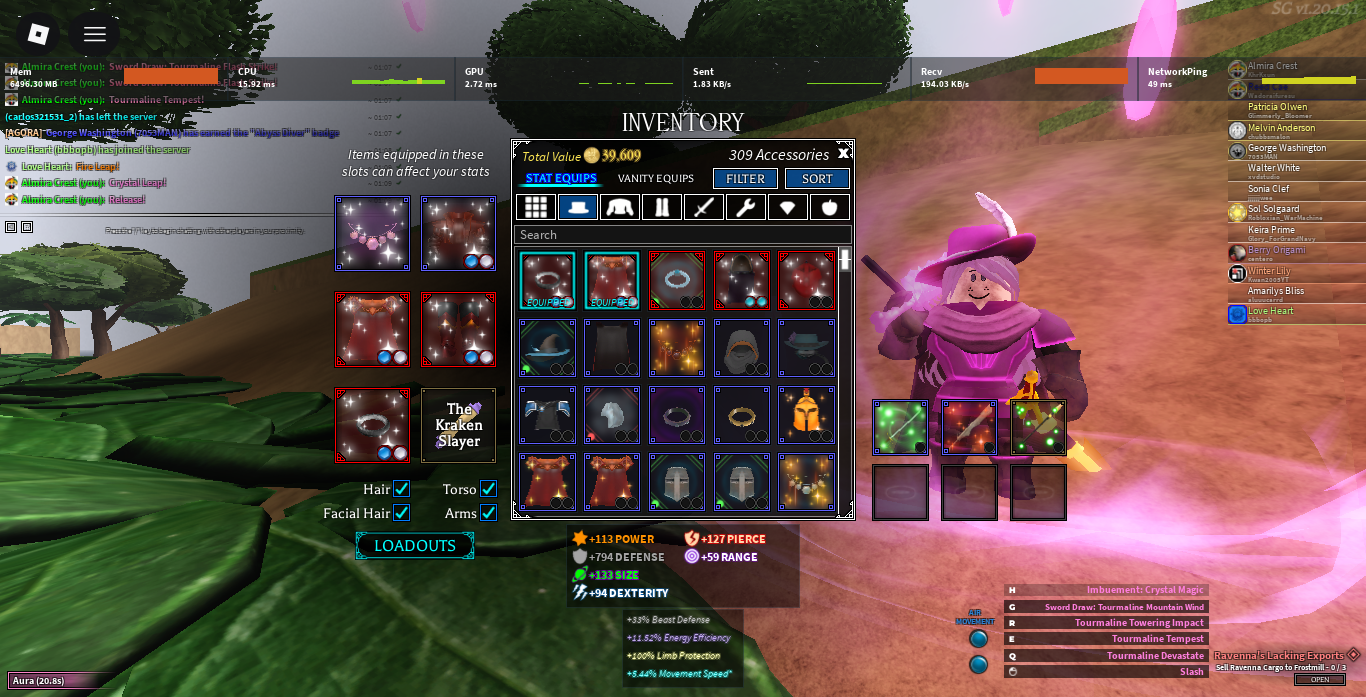Select the apple food category
The height and width of the screenshot is (697, 1366).
click(x=830, y=207)
